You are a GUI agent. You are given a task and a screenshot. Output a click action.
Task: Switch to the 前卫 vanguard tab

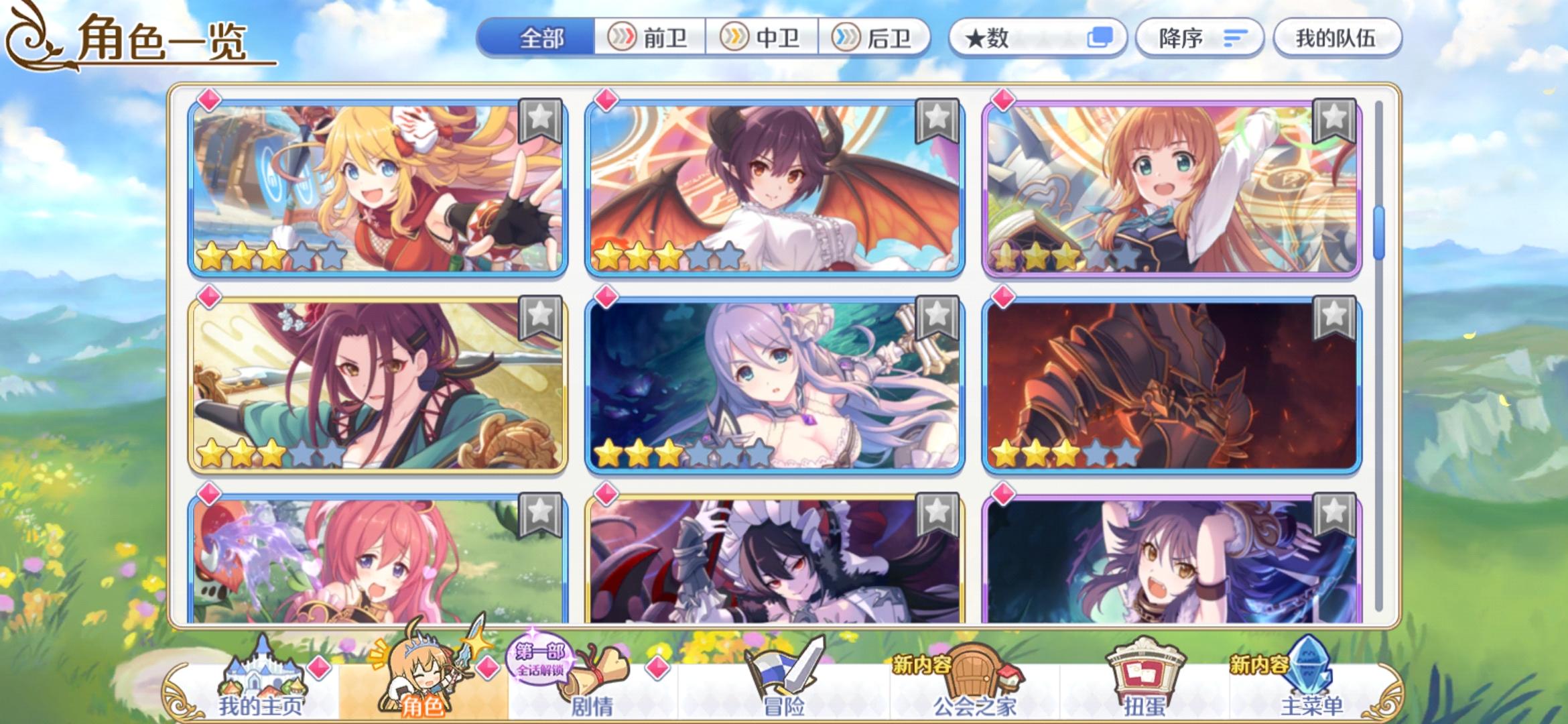pos(649,38)
